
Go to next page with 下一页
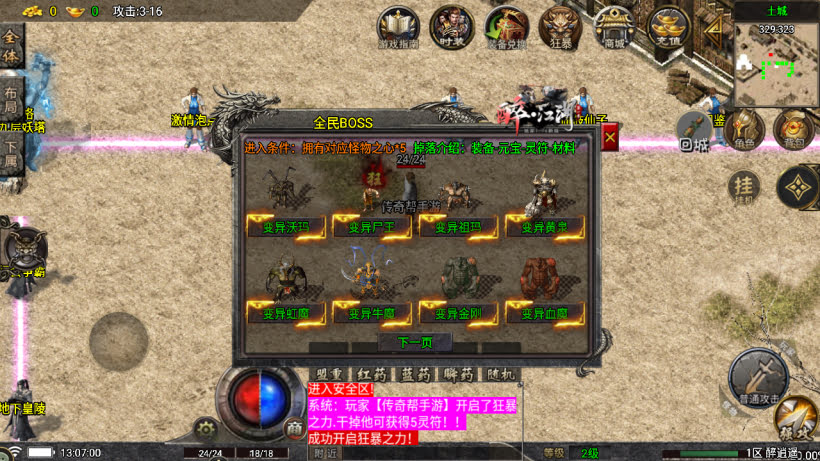tap(415, 343)
